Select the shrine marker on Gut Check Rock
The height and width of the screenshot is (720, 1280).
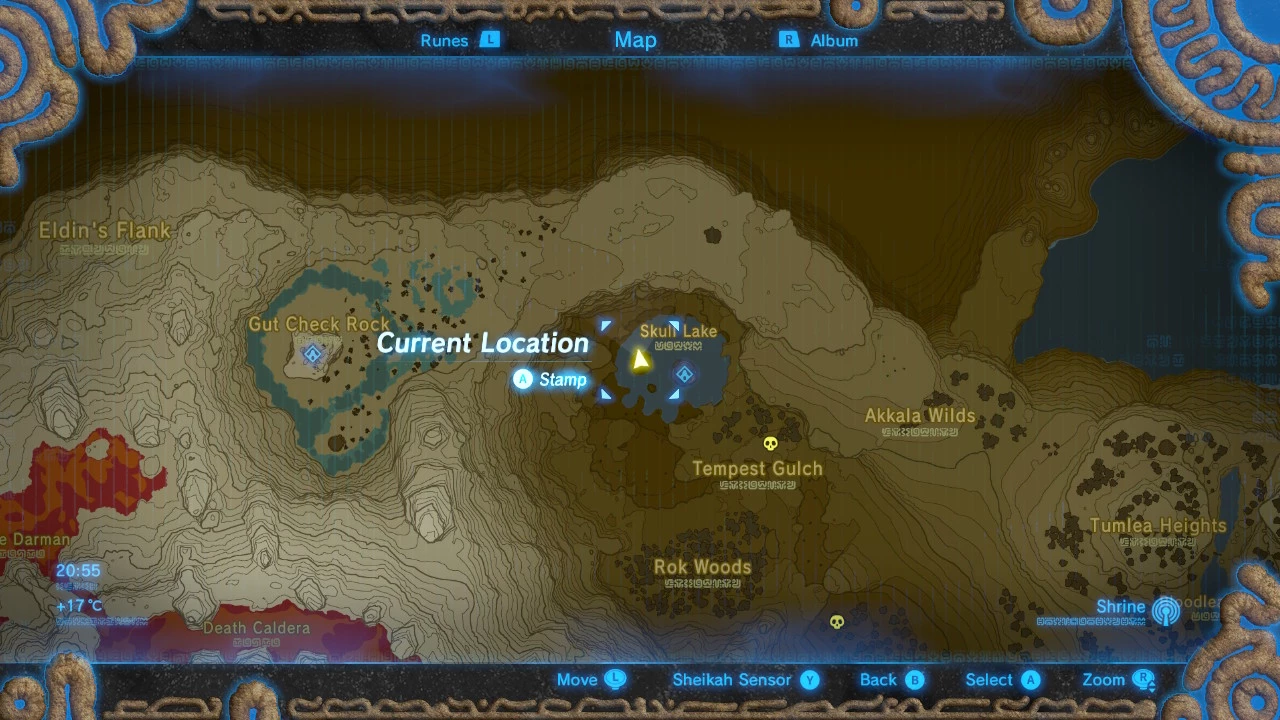pos(312,354)
